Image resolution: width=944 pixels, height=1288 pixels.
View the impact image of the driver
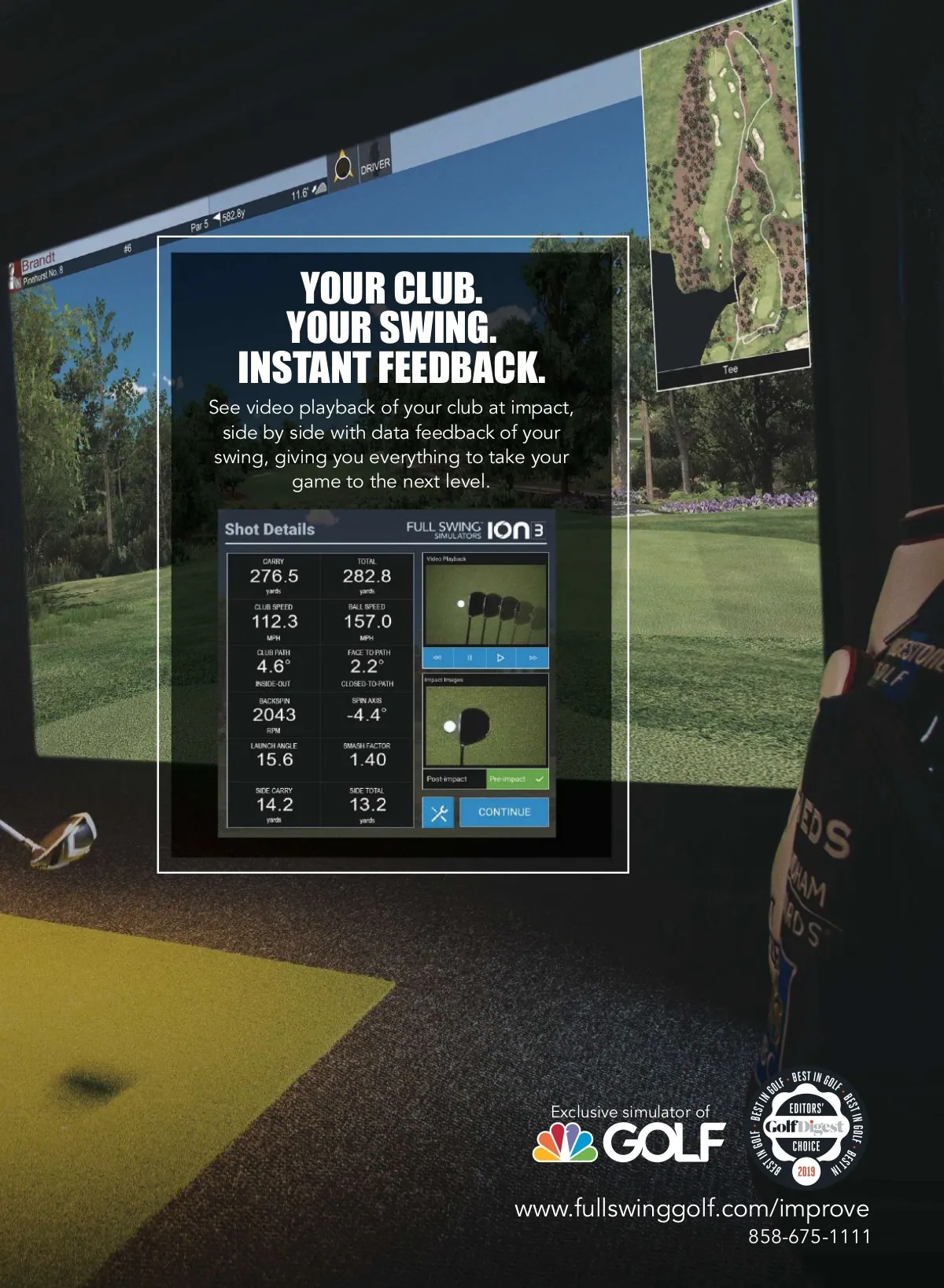(x=485, y=726)
